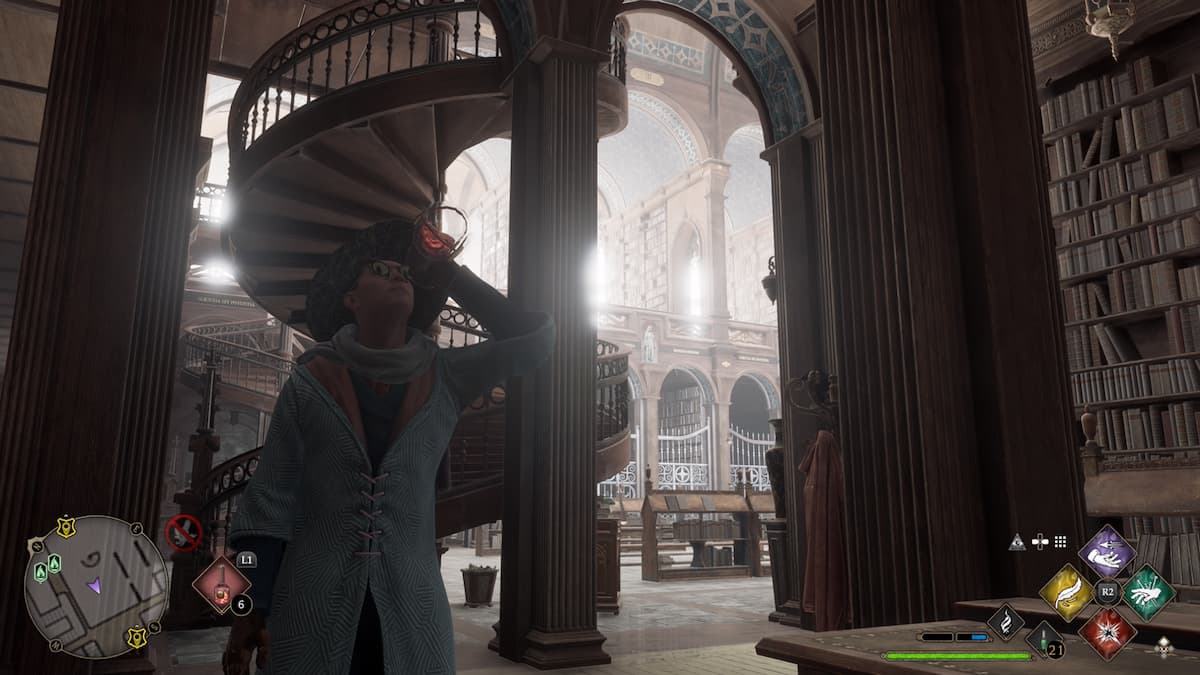The image size is (1200, 675).
Task: Click the red no-broom restriction icon
Action: (x=183, y=532)
